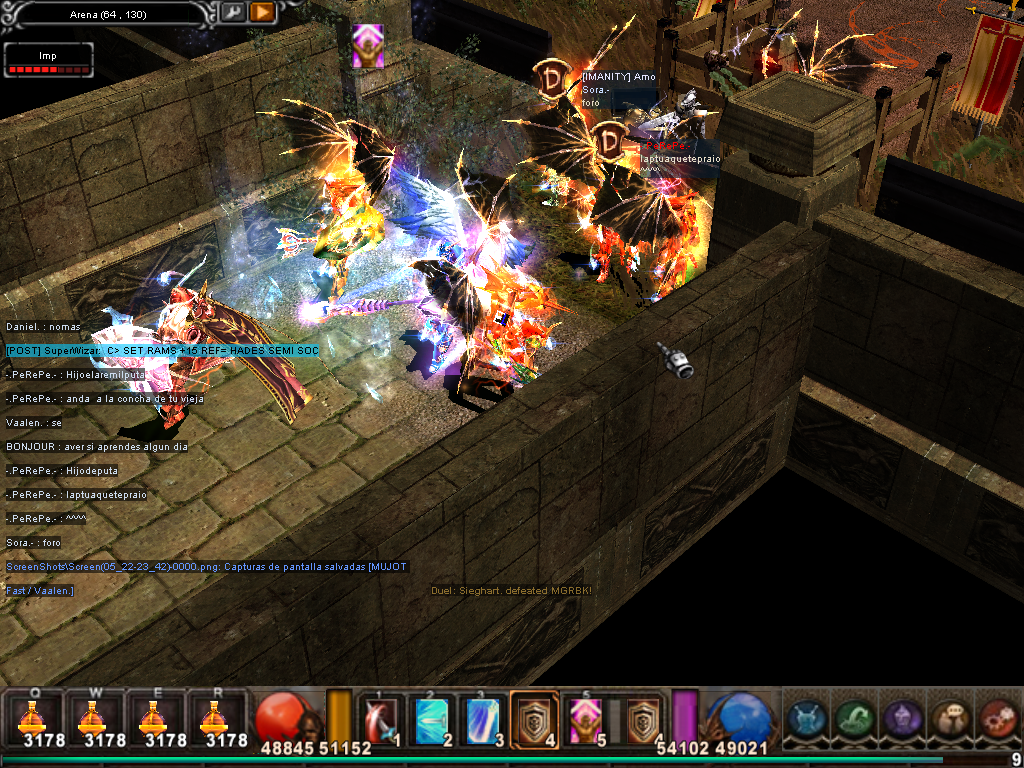Use the potion in slot W
The height and width of the screenshot is (768, 1024).
94,718
